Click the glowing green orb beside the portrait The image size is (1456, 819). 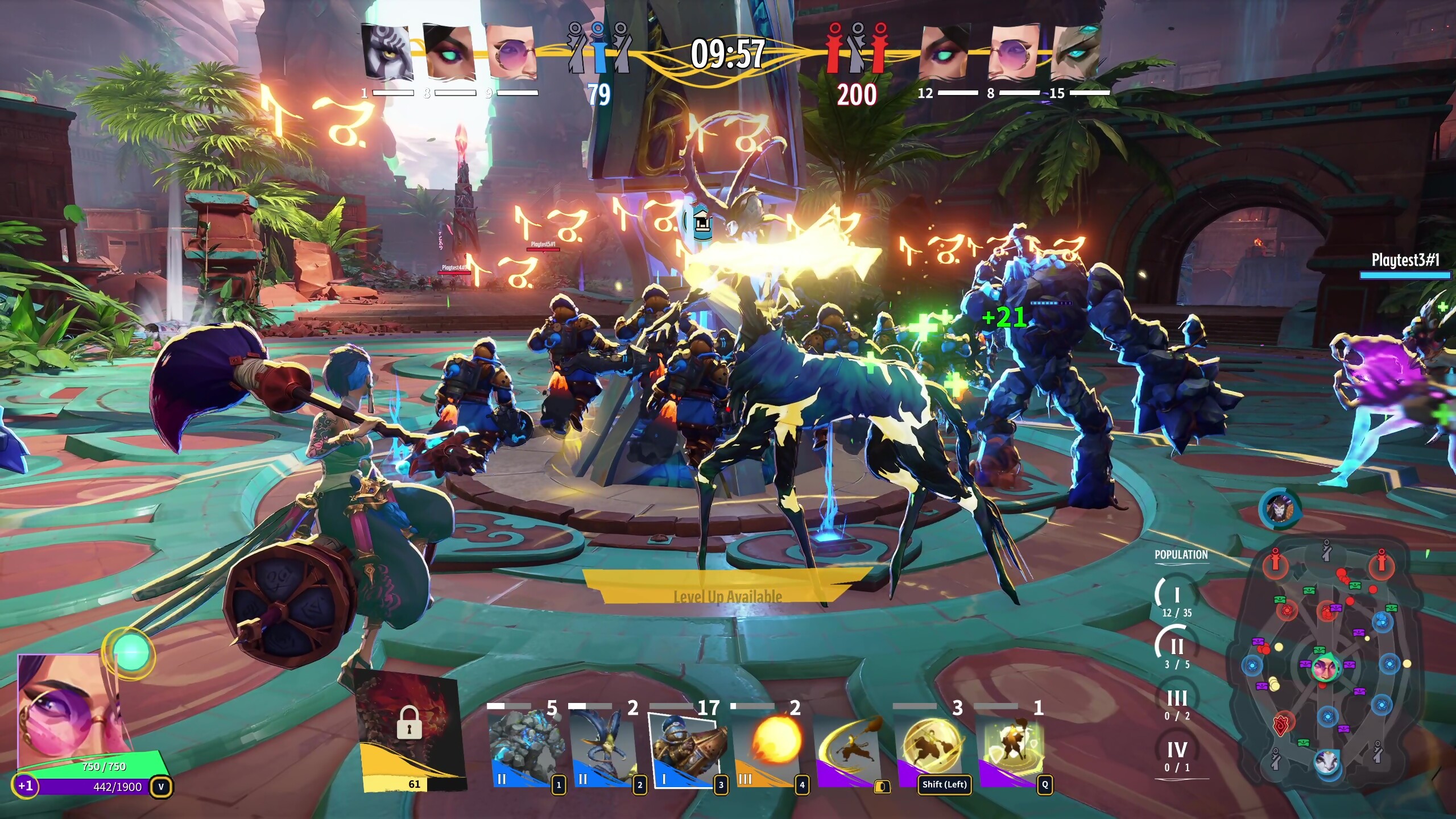[131, 652]
